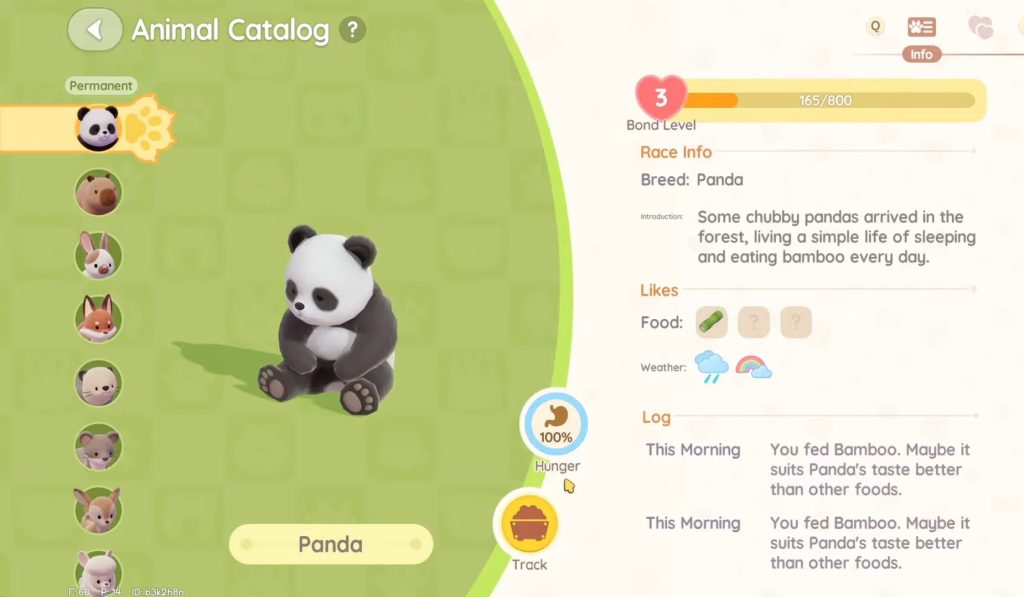Choose the capybara portrait

[98, 192]
